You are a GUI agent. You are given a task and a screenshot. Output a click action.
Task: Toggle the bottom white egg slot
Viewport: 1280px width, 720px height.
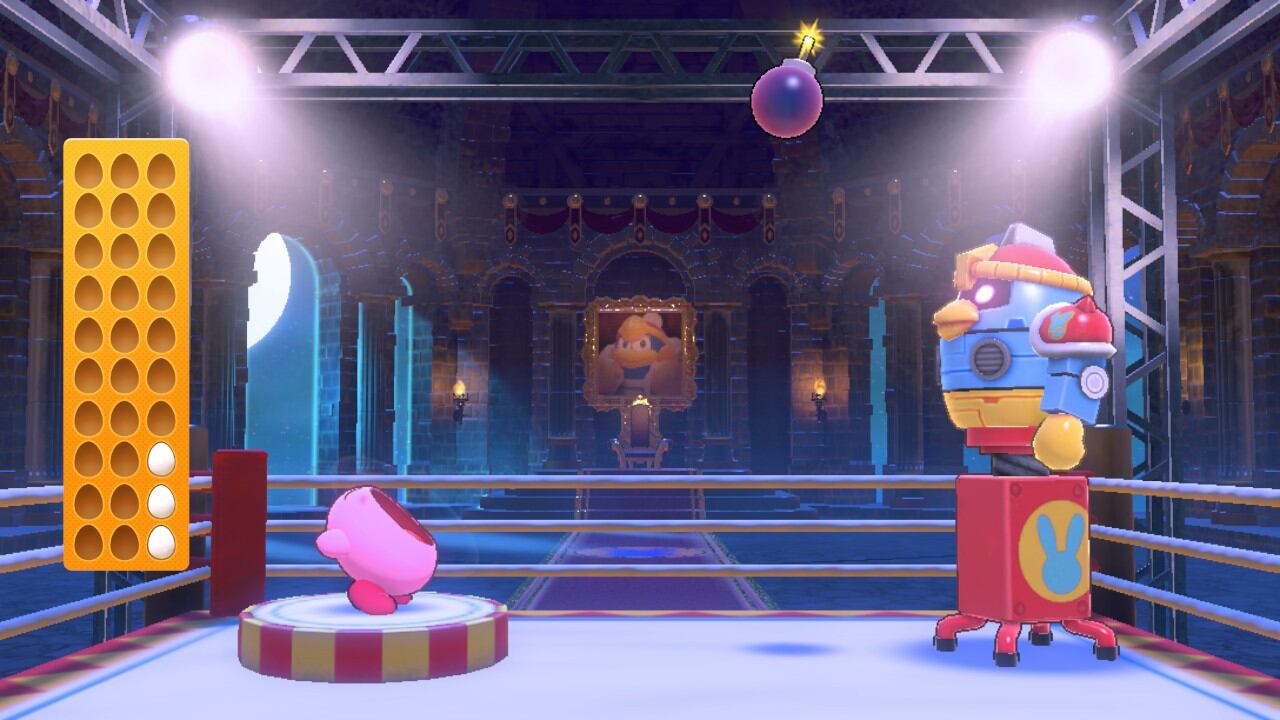(x=162, y=540)
